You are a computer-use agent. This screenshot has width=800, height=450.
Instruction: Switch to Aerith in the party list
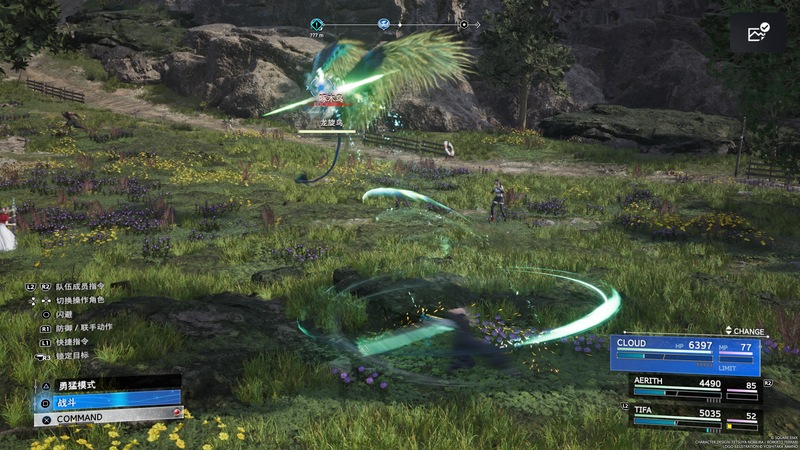[x=692, y=388]
